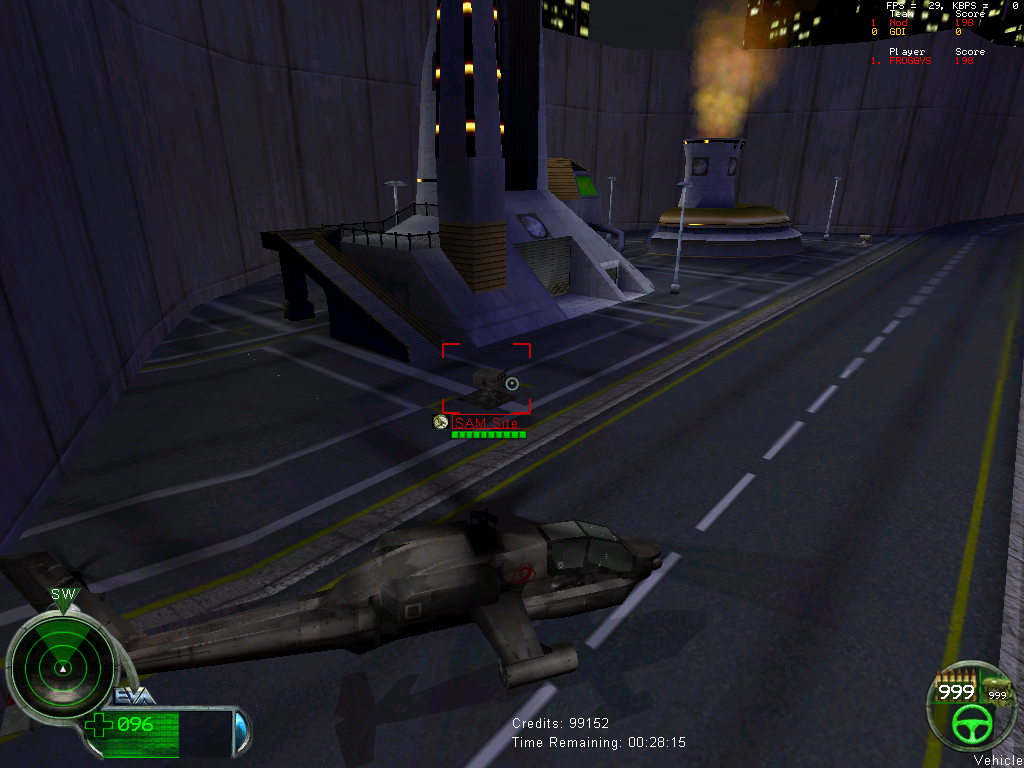Click the circular green radar minimap
Viewport: 1024px width, 768px height.
[x=62, y=662]
